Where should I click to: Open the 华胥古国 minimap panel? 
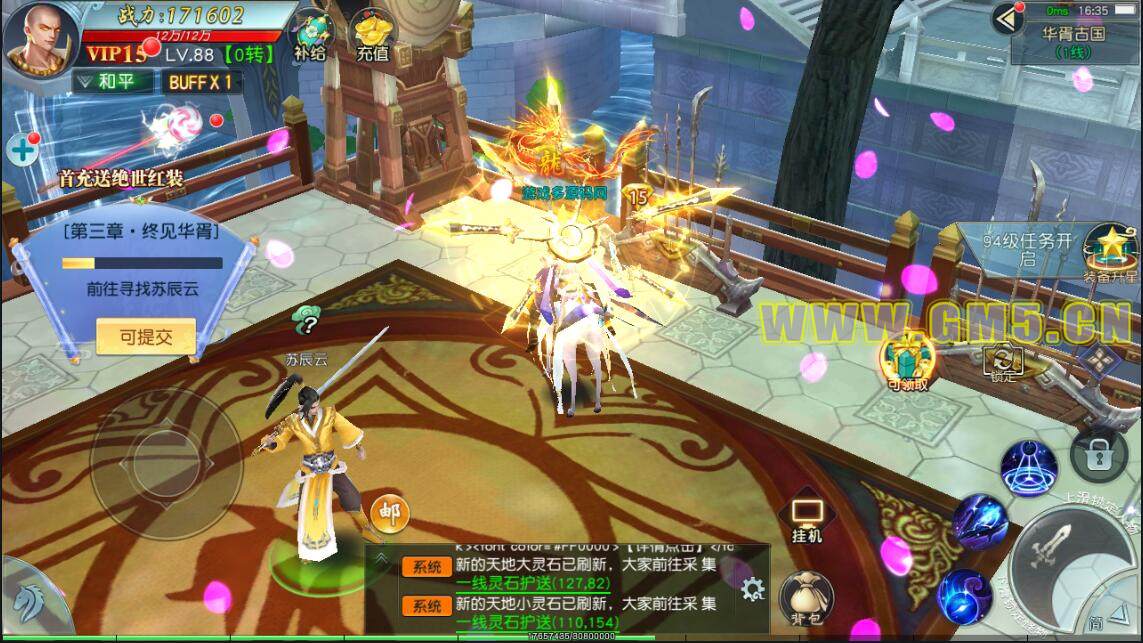[x=1073, y=40]
